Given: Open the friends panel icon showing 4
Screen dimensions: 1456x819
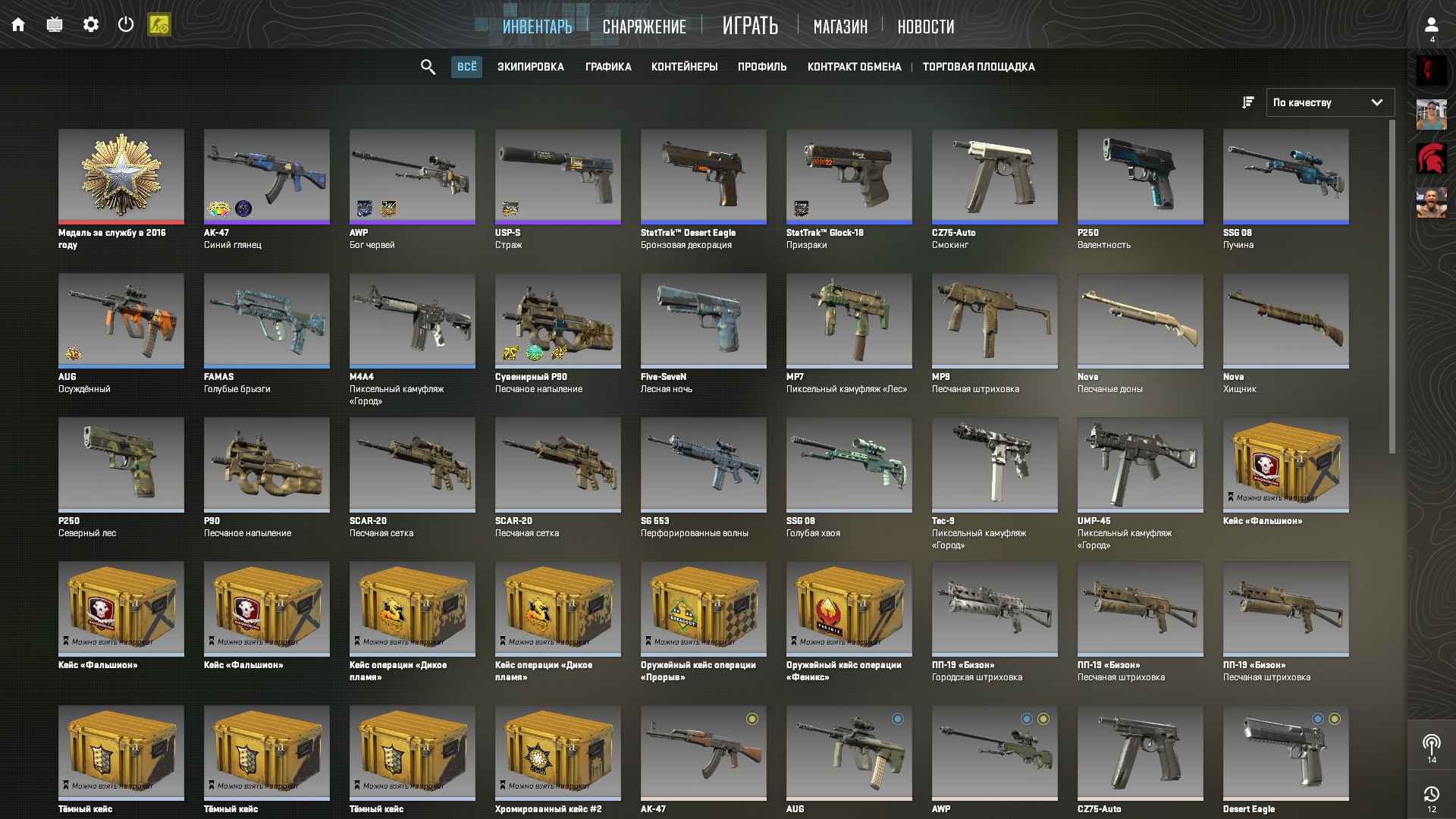Looking at the screenshot, I should pos(1432,25).
